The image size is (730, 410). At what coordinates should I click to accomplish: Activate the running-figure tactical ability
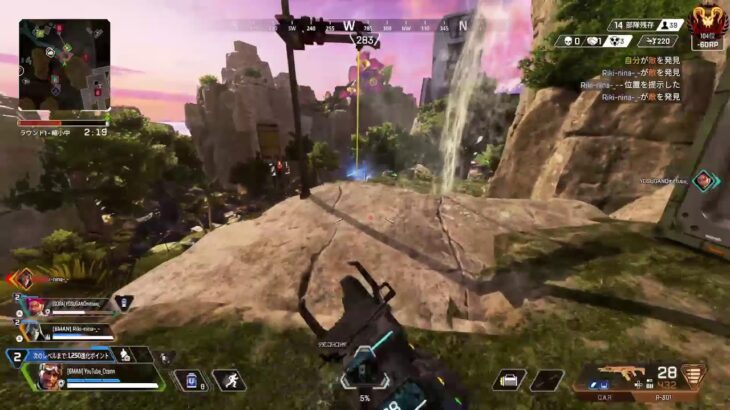(x=229, y=380)
